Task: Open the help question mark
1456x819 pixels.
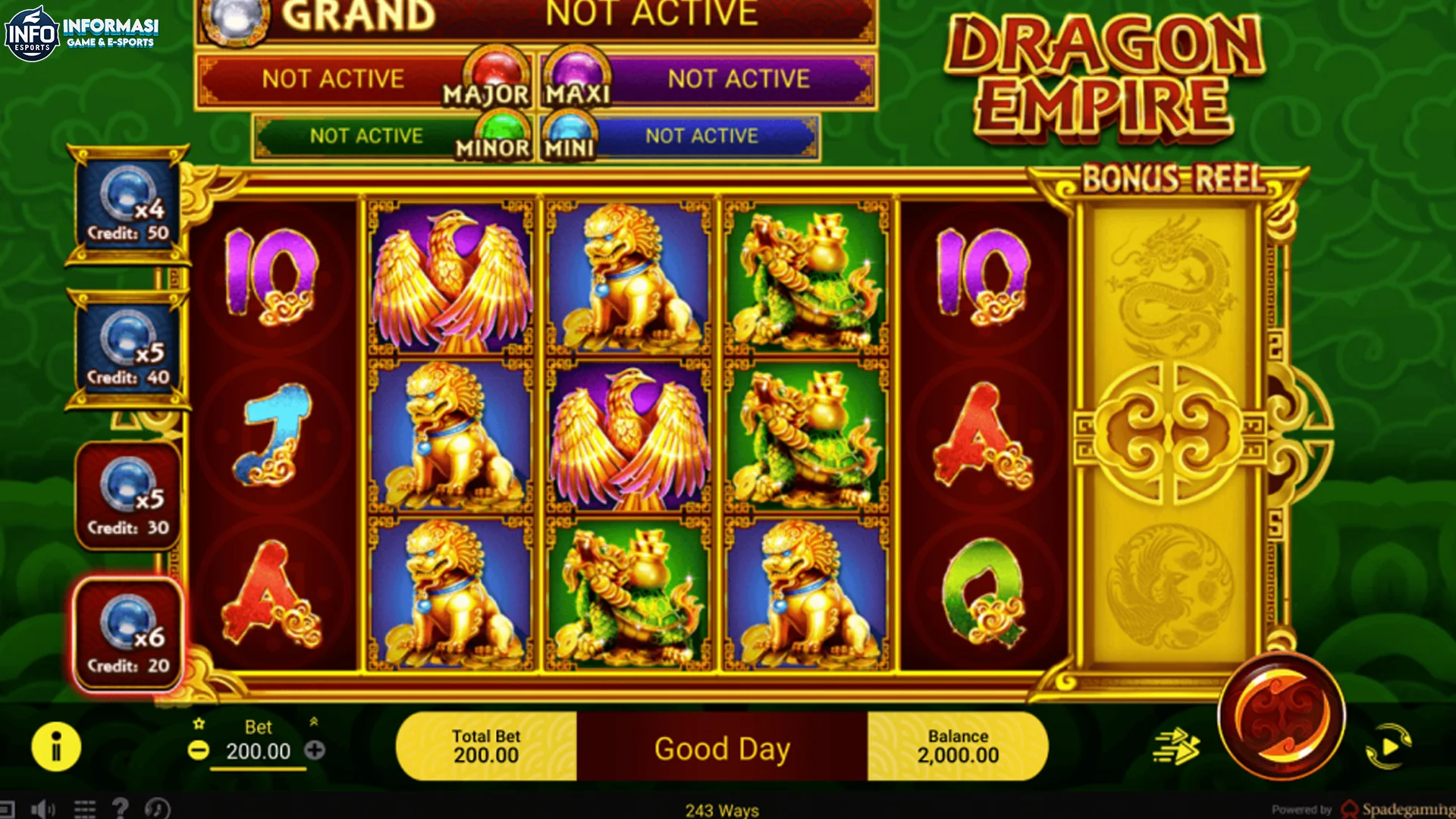Action: tap(121, 809)
